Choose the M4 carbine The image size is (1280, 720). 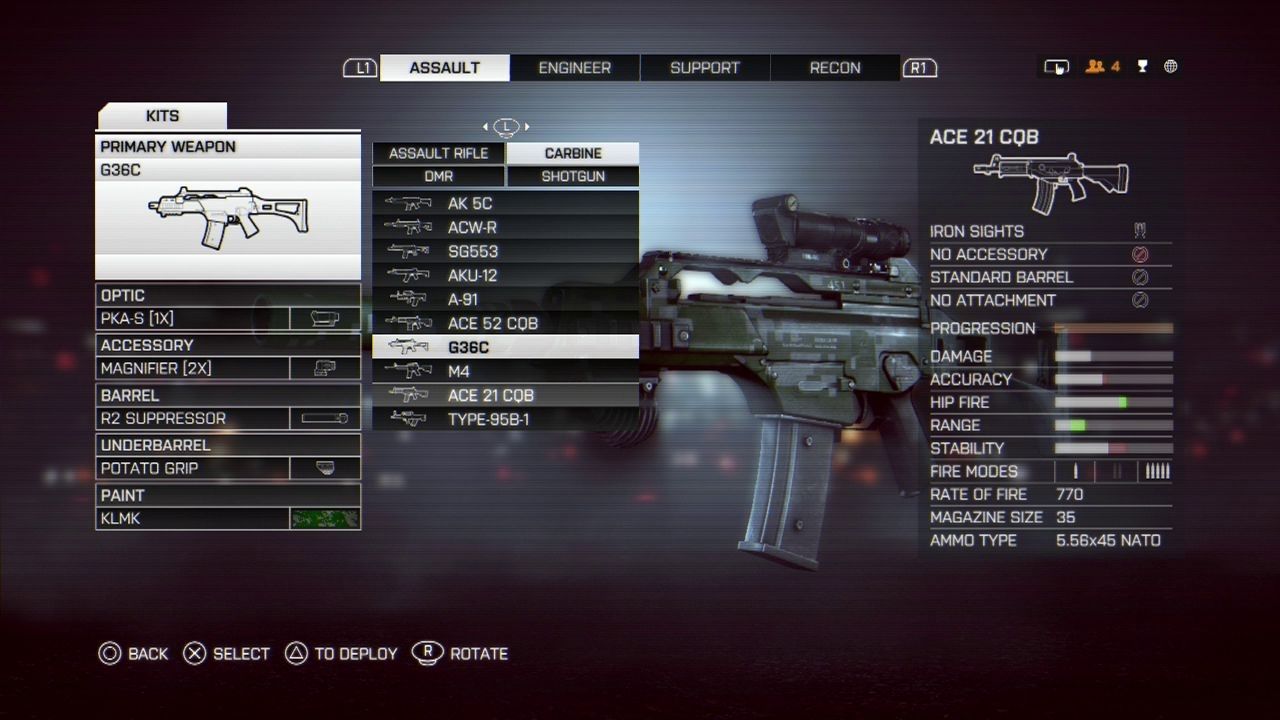click(505, 371)
